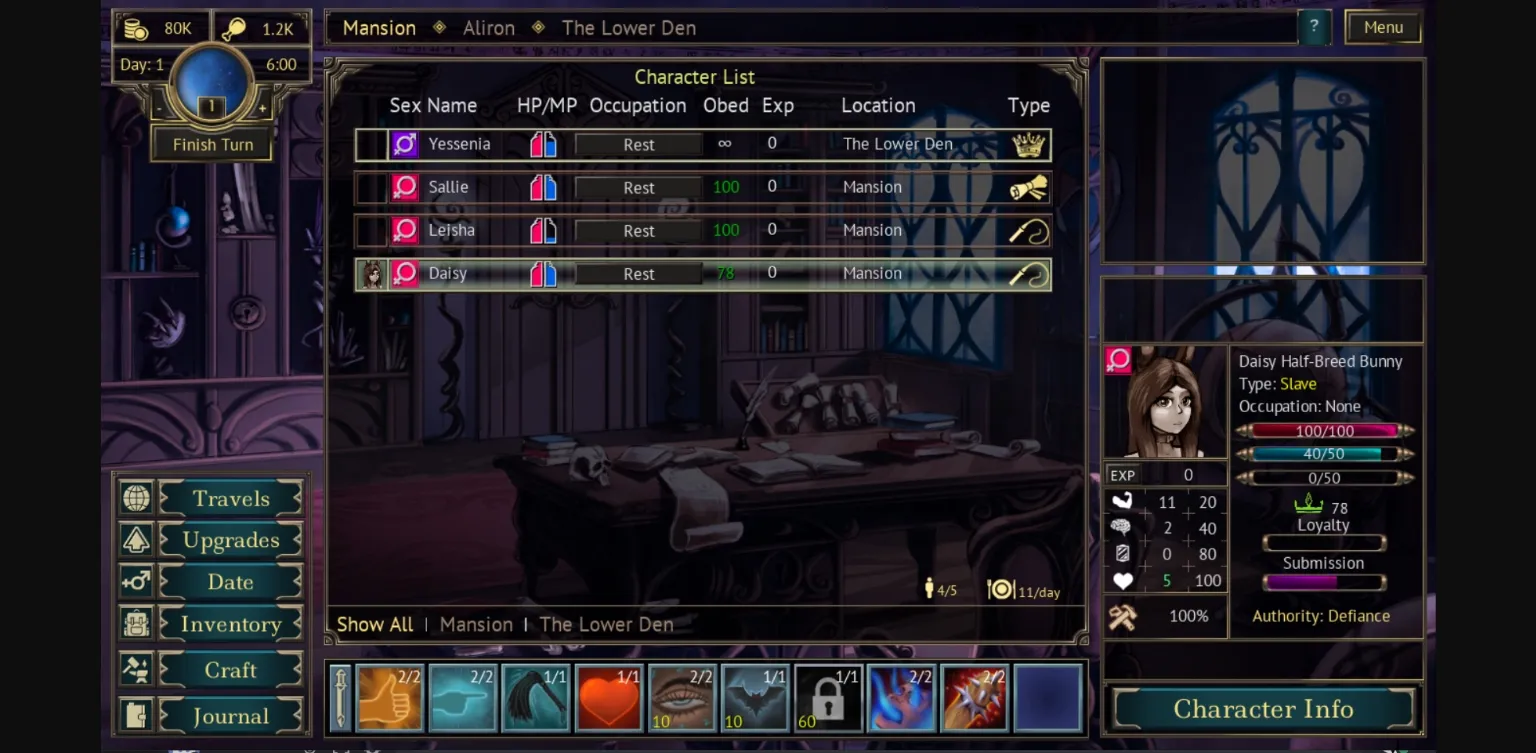Open the red heart action

pyautogui.click(x=609, y=697)
